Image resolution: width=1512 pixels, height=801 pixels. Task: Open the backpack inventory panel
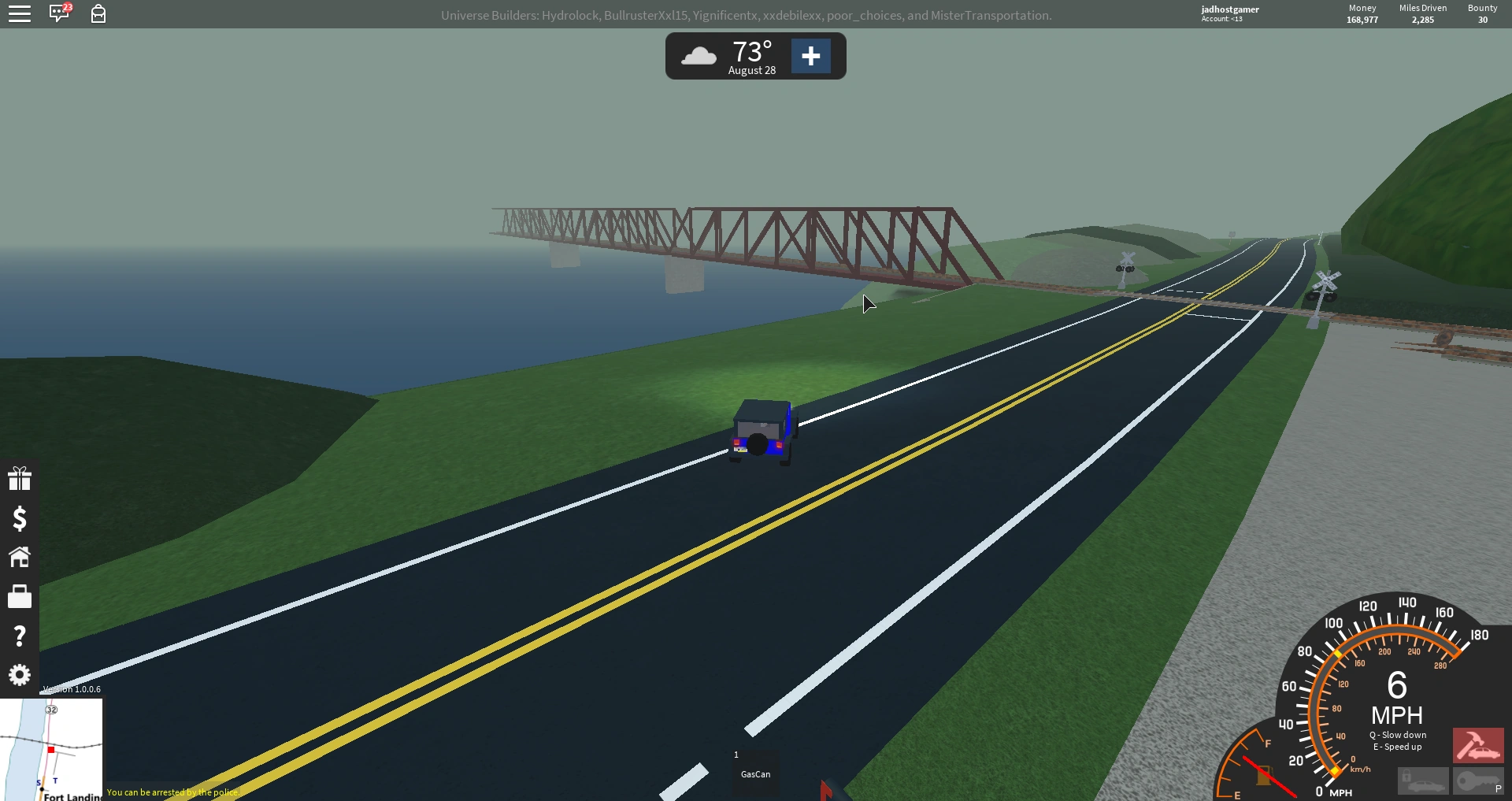coord(98,13)
